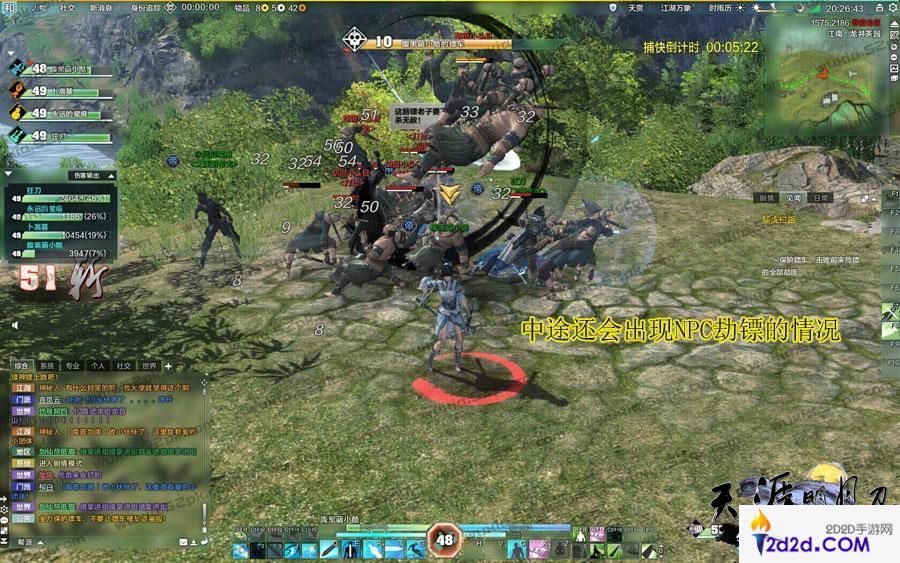Open the 江湖万象 menu
Image resolution: width=900 pixels, height=563 pixels.
[x=676, y=7]
